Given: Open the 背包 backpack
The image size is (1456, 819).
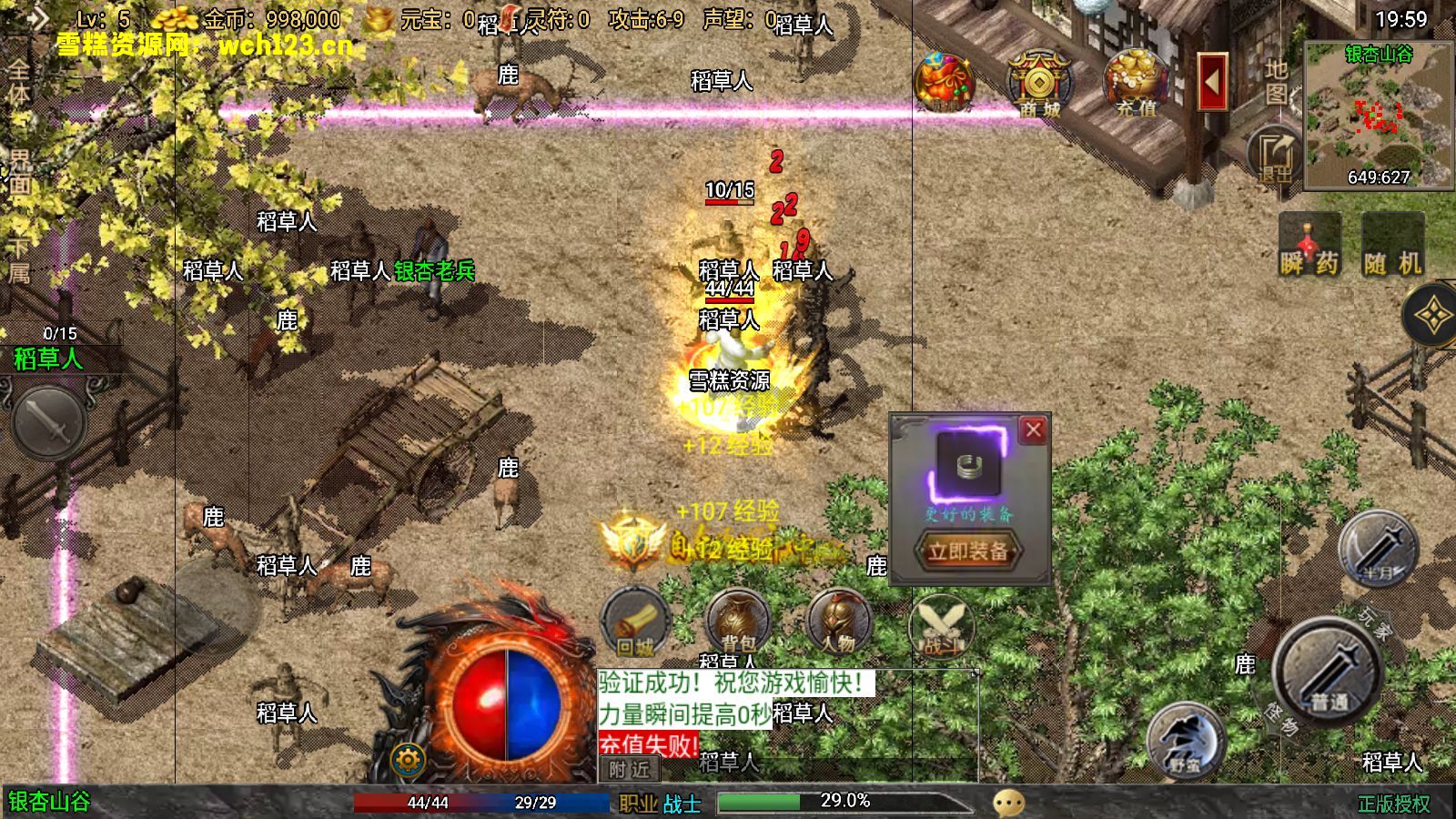Looking at the screenshot, I should point(737,625).
